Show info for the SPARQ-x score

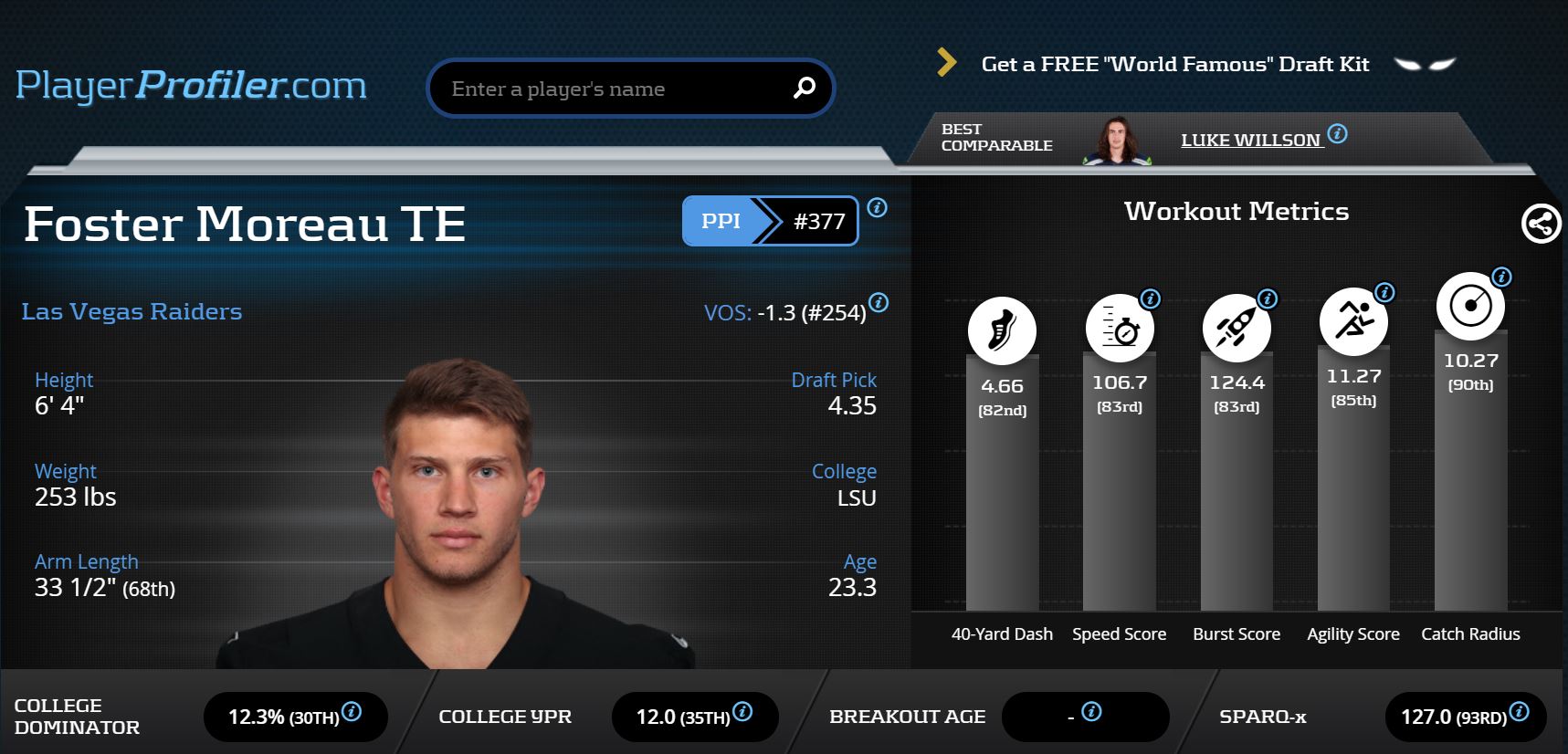coord(1519,712)
